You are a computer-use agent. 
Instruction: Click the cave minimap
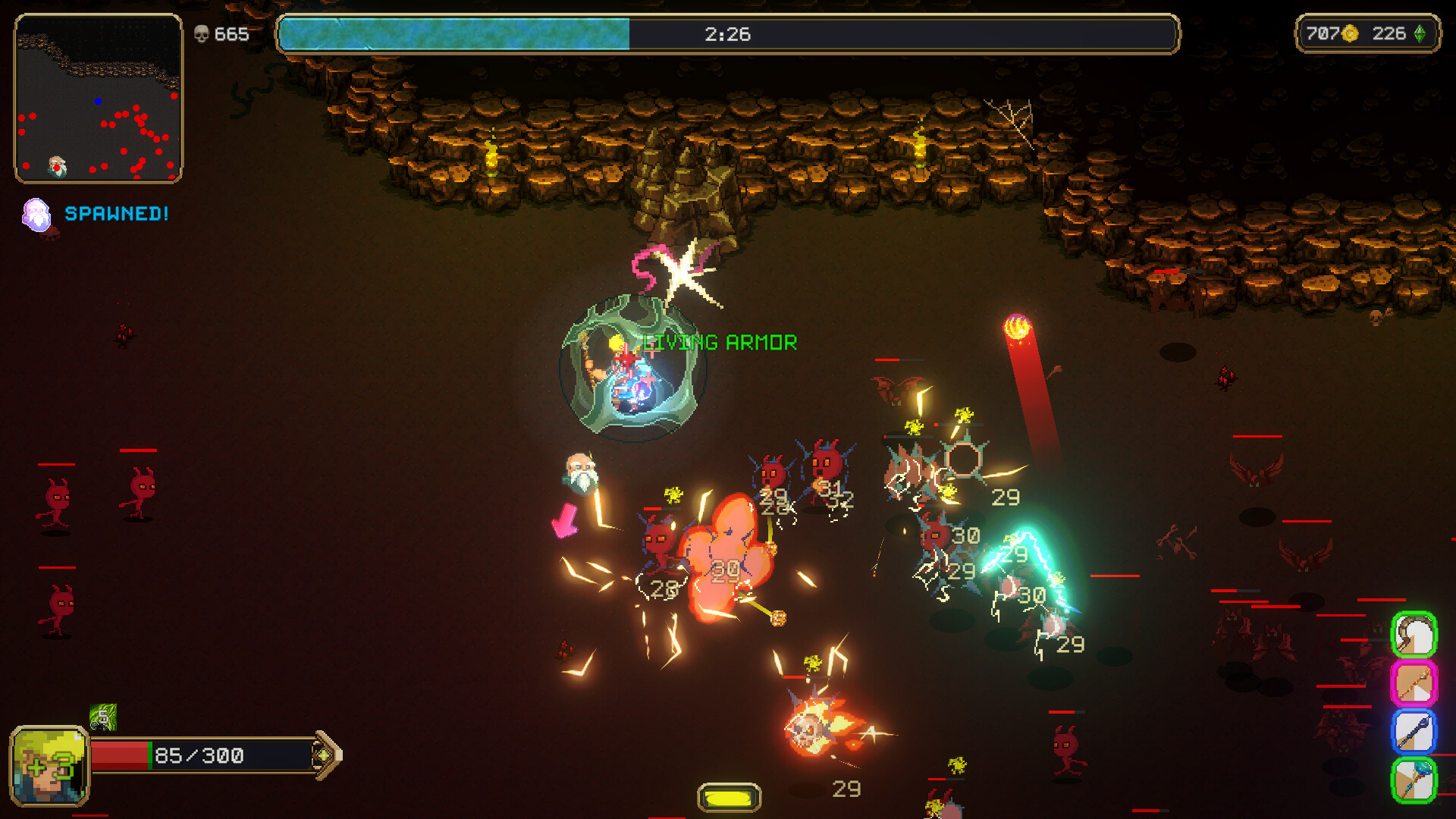click(99, 99)
